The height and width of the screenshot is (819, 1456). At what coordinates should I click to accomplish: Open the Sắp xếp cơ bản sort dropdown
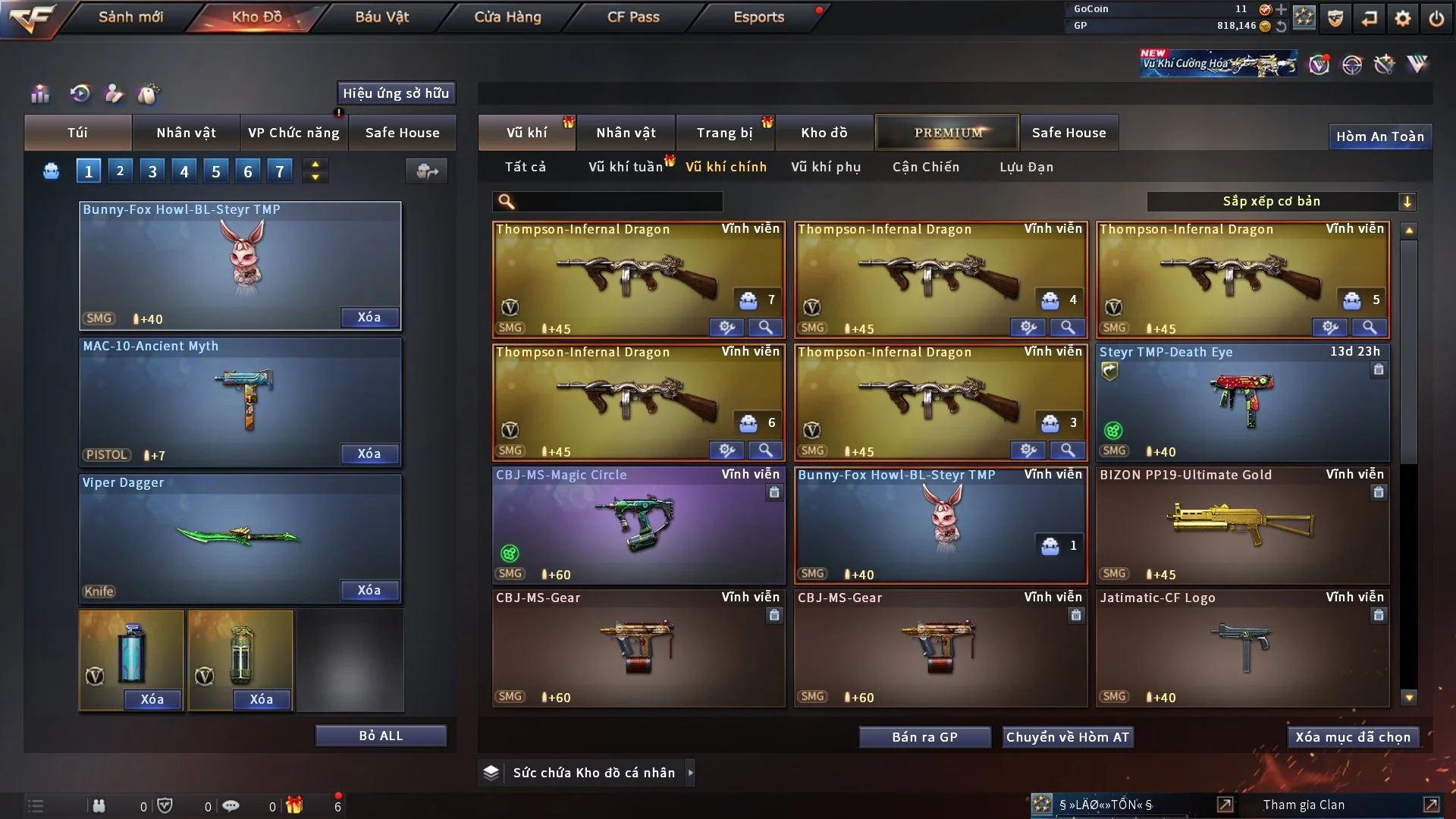[1281, 202]
